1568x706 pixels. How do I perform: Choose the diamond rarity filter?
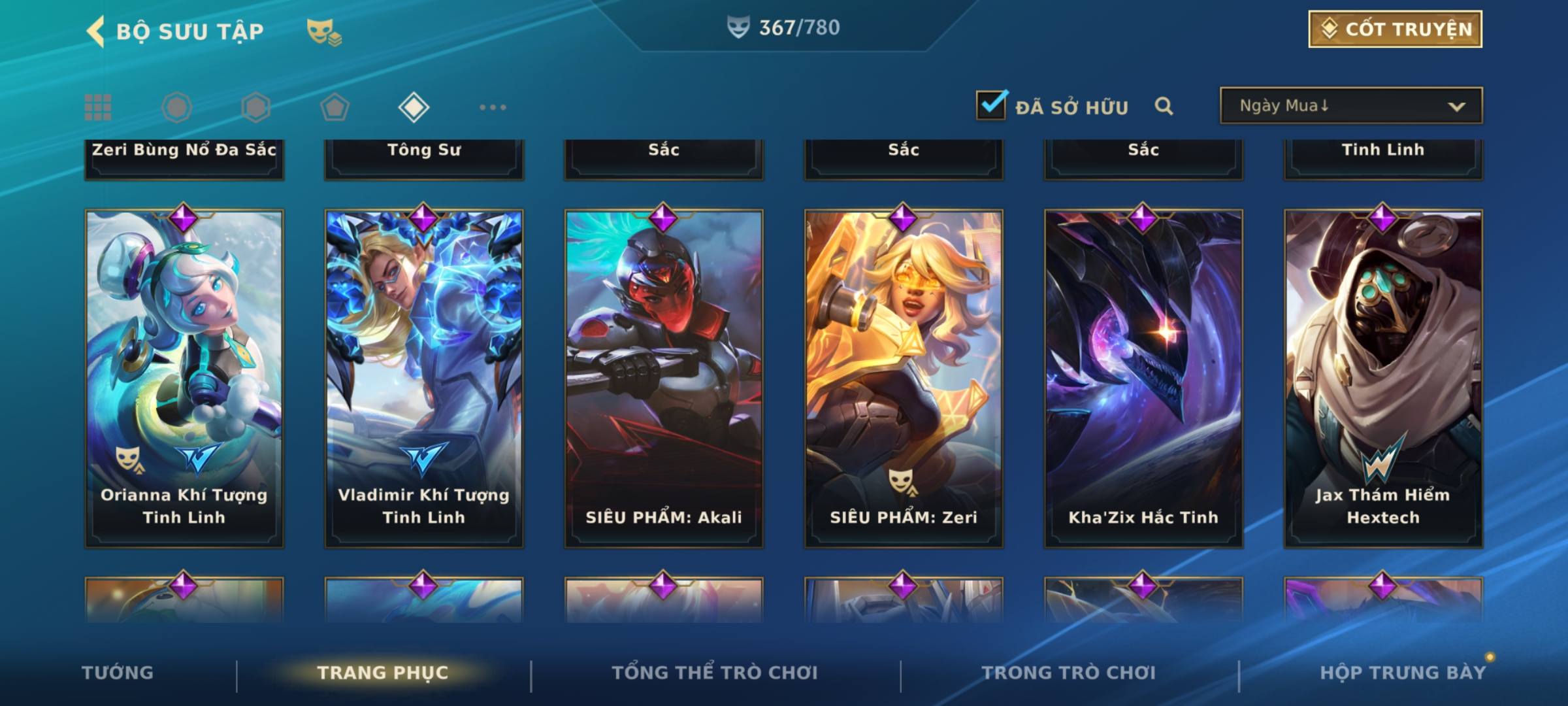tap(414, 107)
